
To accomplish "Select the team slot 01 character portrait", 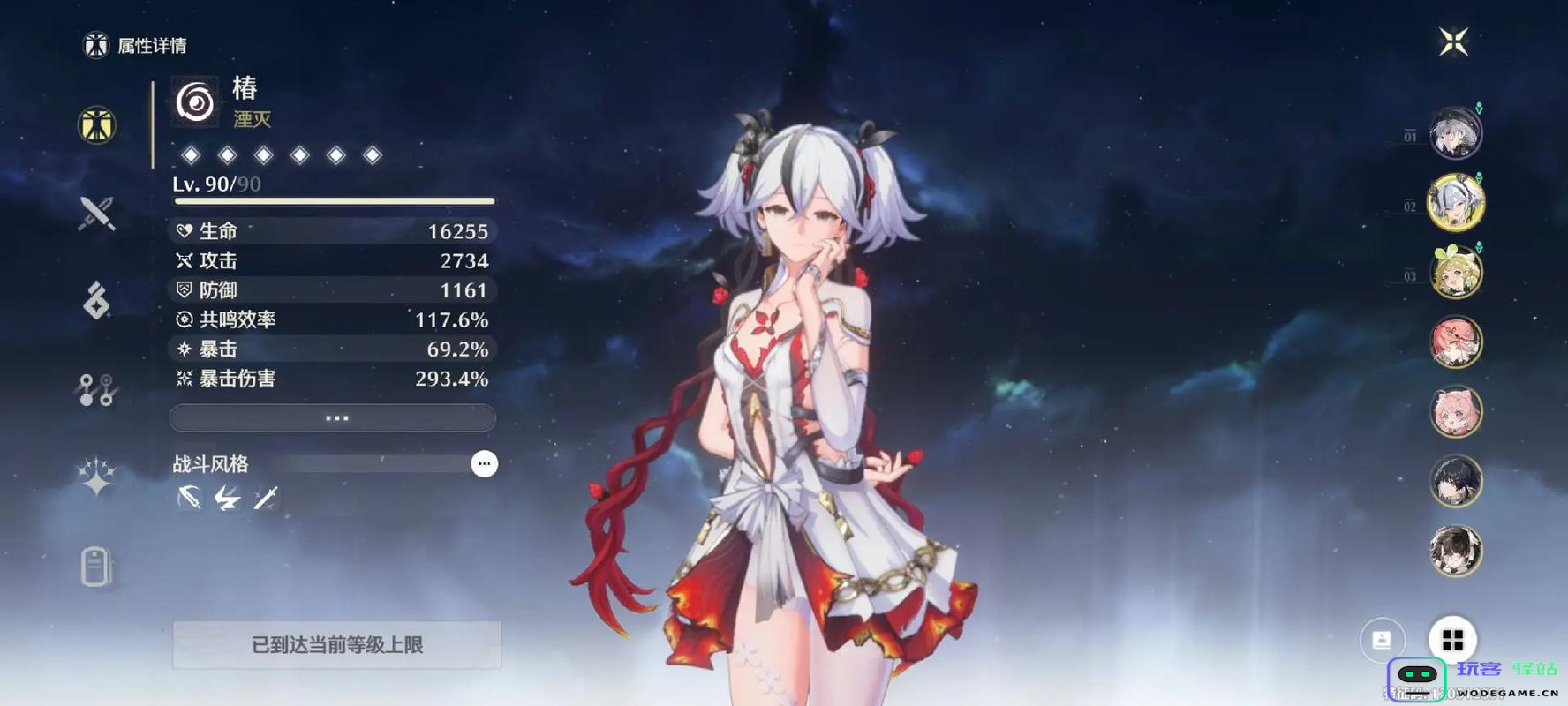I will coord(1455,134).
